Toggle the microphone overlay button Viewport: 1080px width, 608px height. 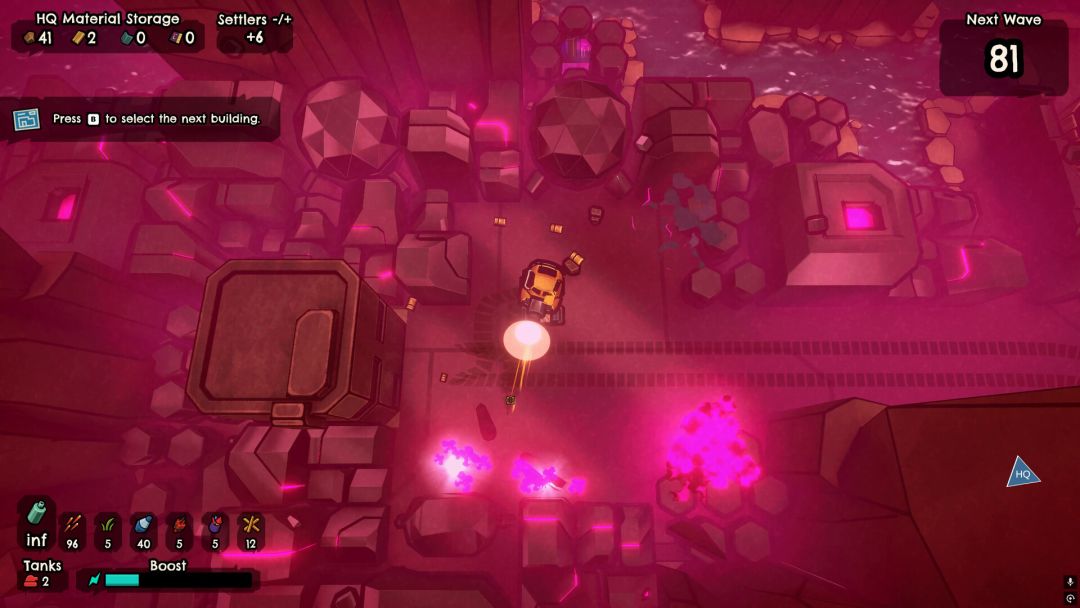(1069, 581)
